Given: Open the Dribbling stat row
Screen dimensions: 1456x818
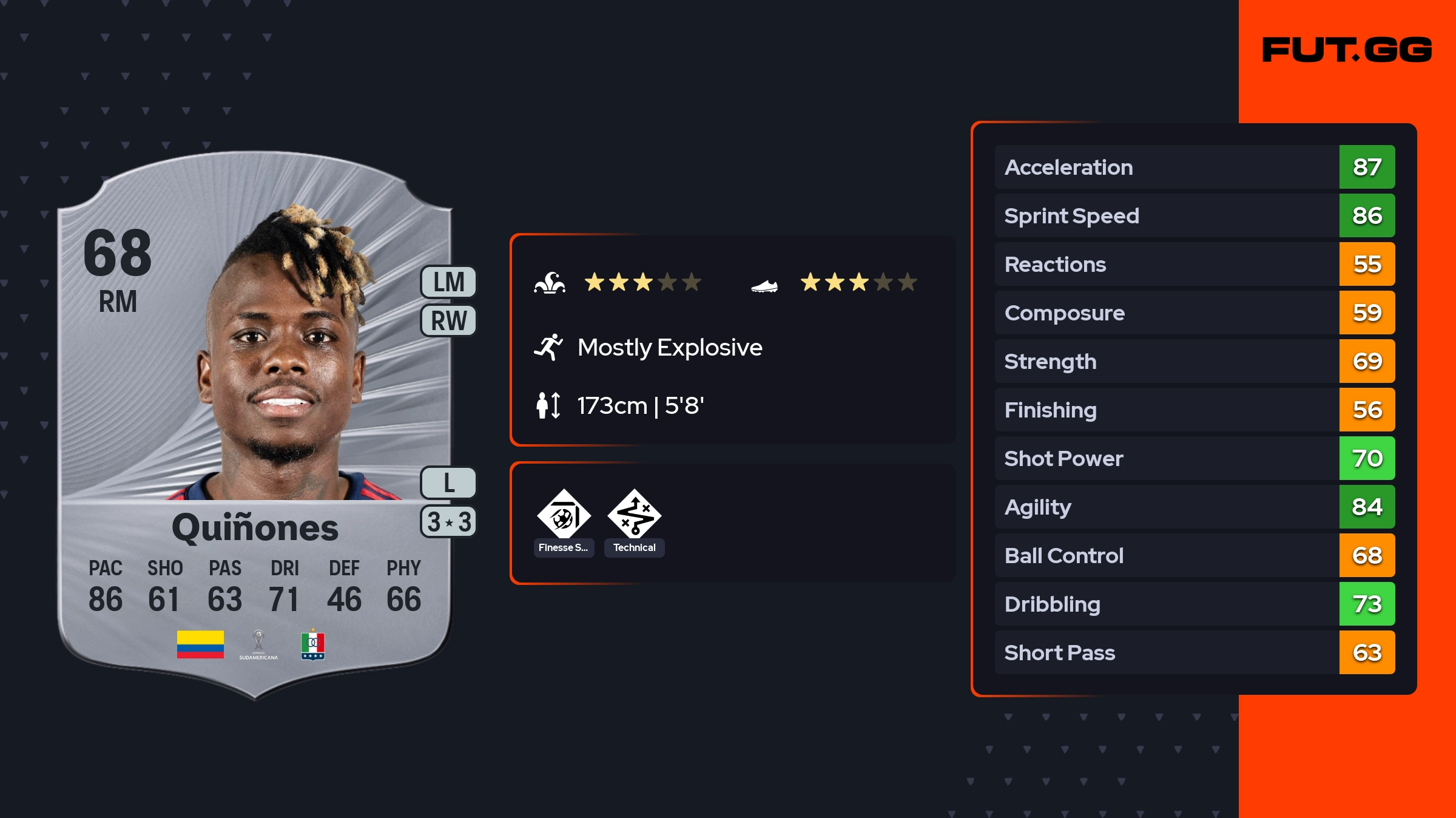Looking at the screenshot, I should click(x=1194, y=604).
